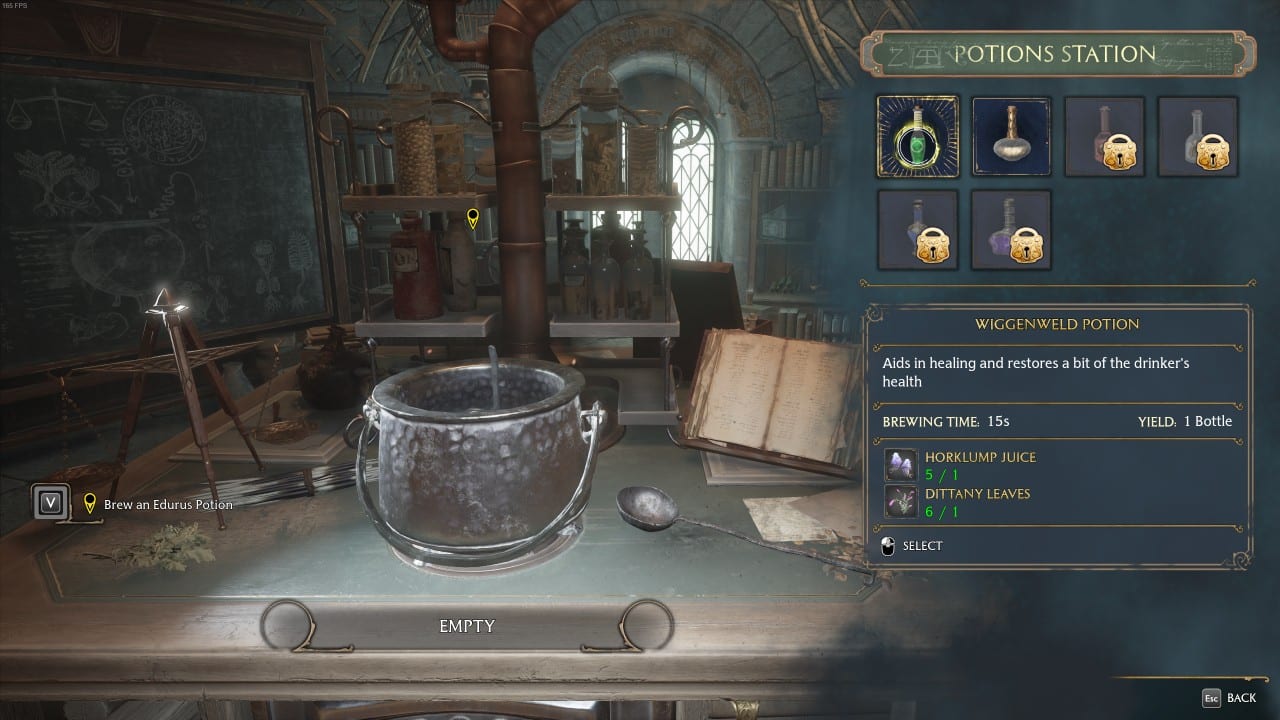Image resolution: width=1280 pixels, height=720 pixels.
Task: Select the green Wiggenweld Potion recipe
Action: [917, 136]
